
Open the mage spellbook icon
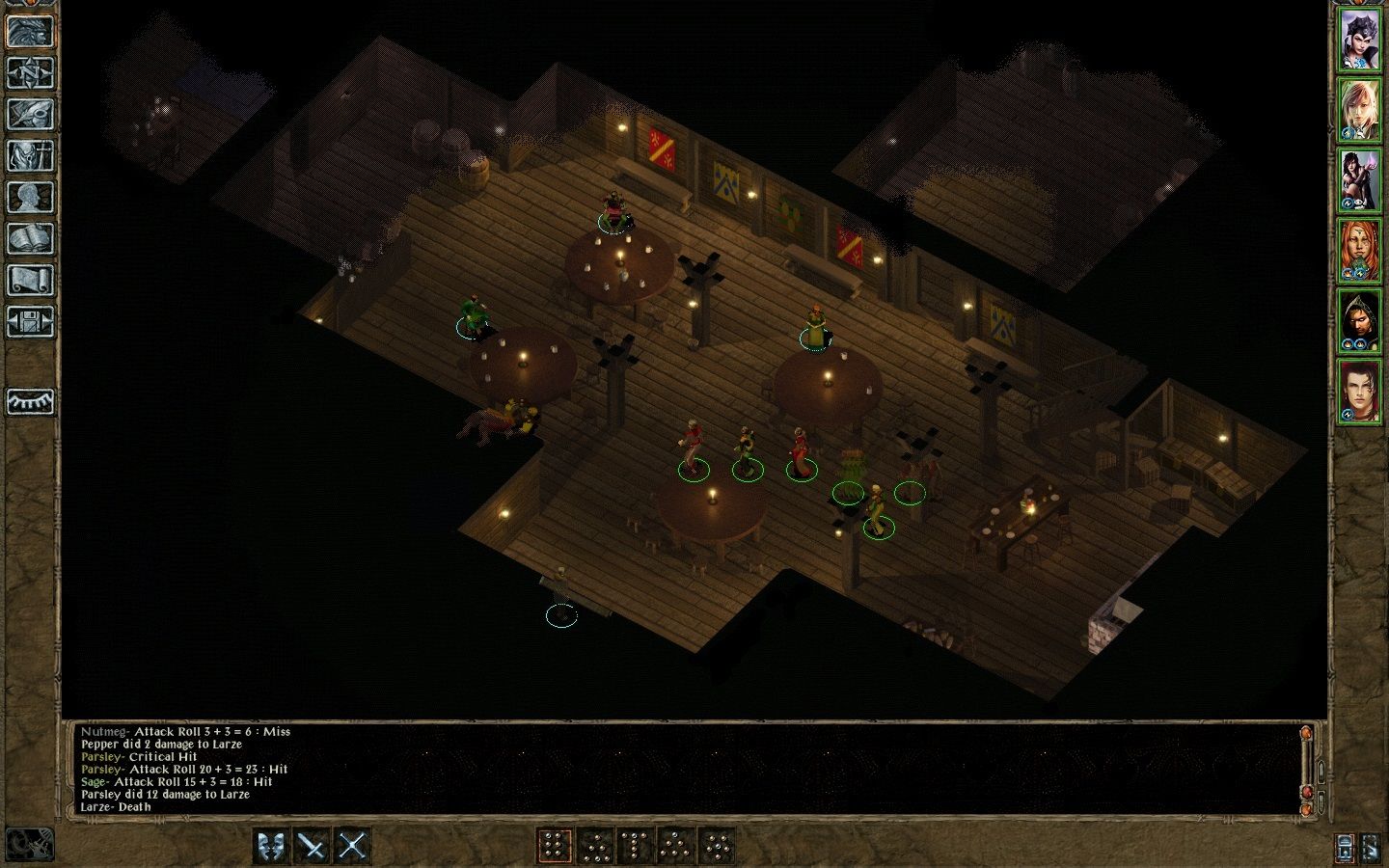click(x=30, y=238)
